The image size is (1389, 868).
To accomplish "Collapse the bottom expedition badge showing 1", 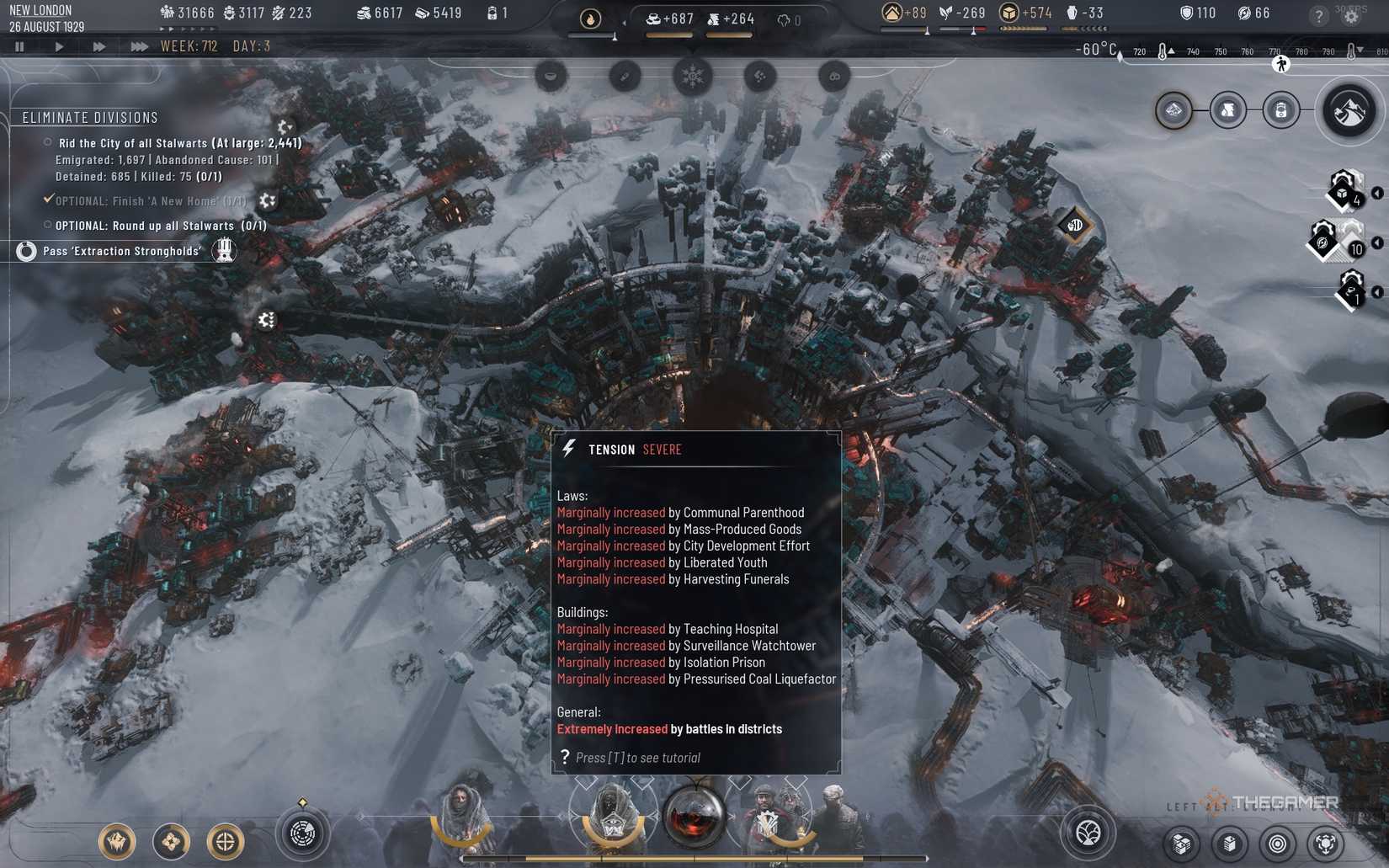I will point(1378,290).
